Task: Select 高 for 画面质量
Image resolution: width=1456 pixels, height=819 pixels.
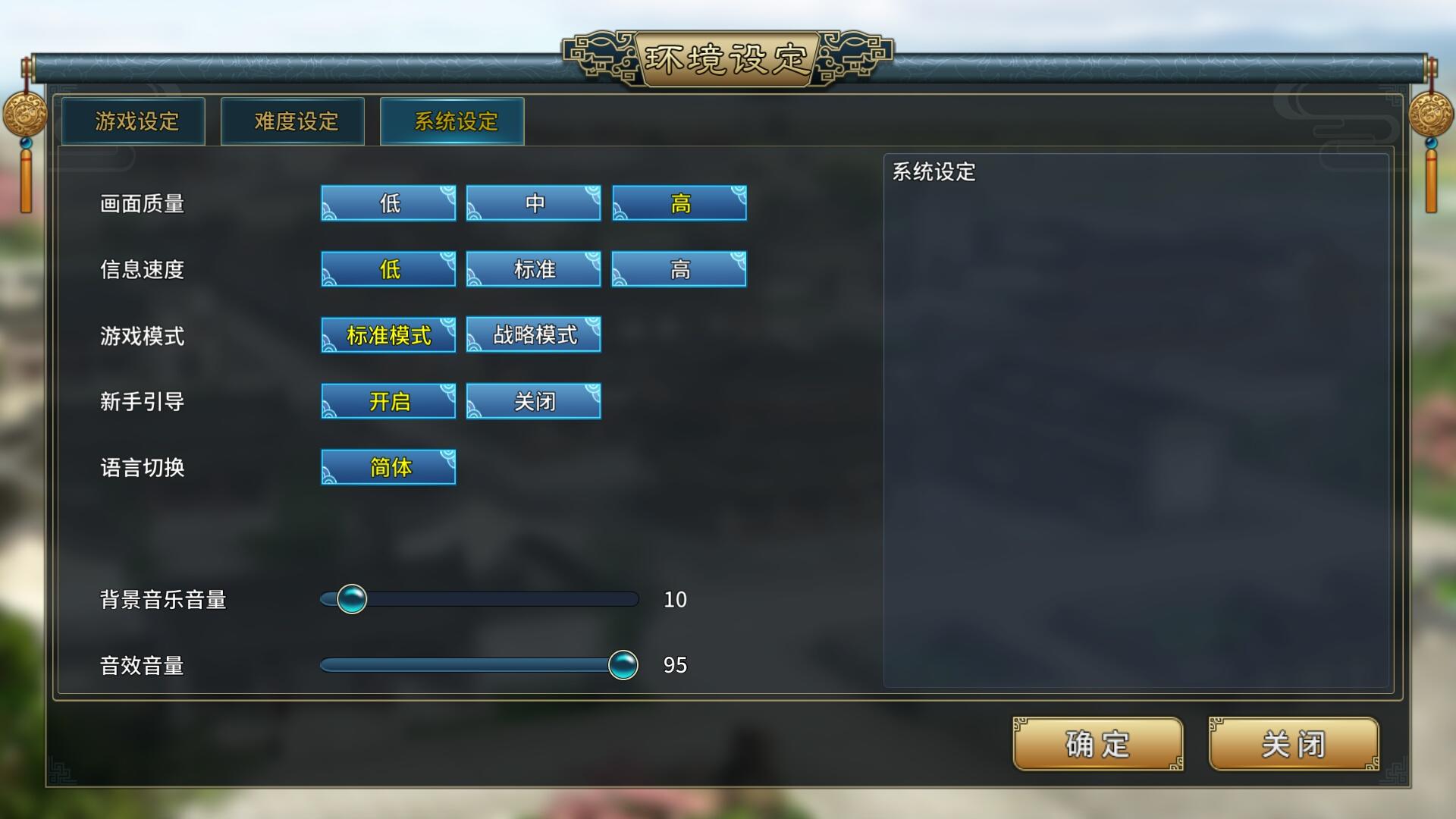Action: (x=679, y=202)
